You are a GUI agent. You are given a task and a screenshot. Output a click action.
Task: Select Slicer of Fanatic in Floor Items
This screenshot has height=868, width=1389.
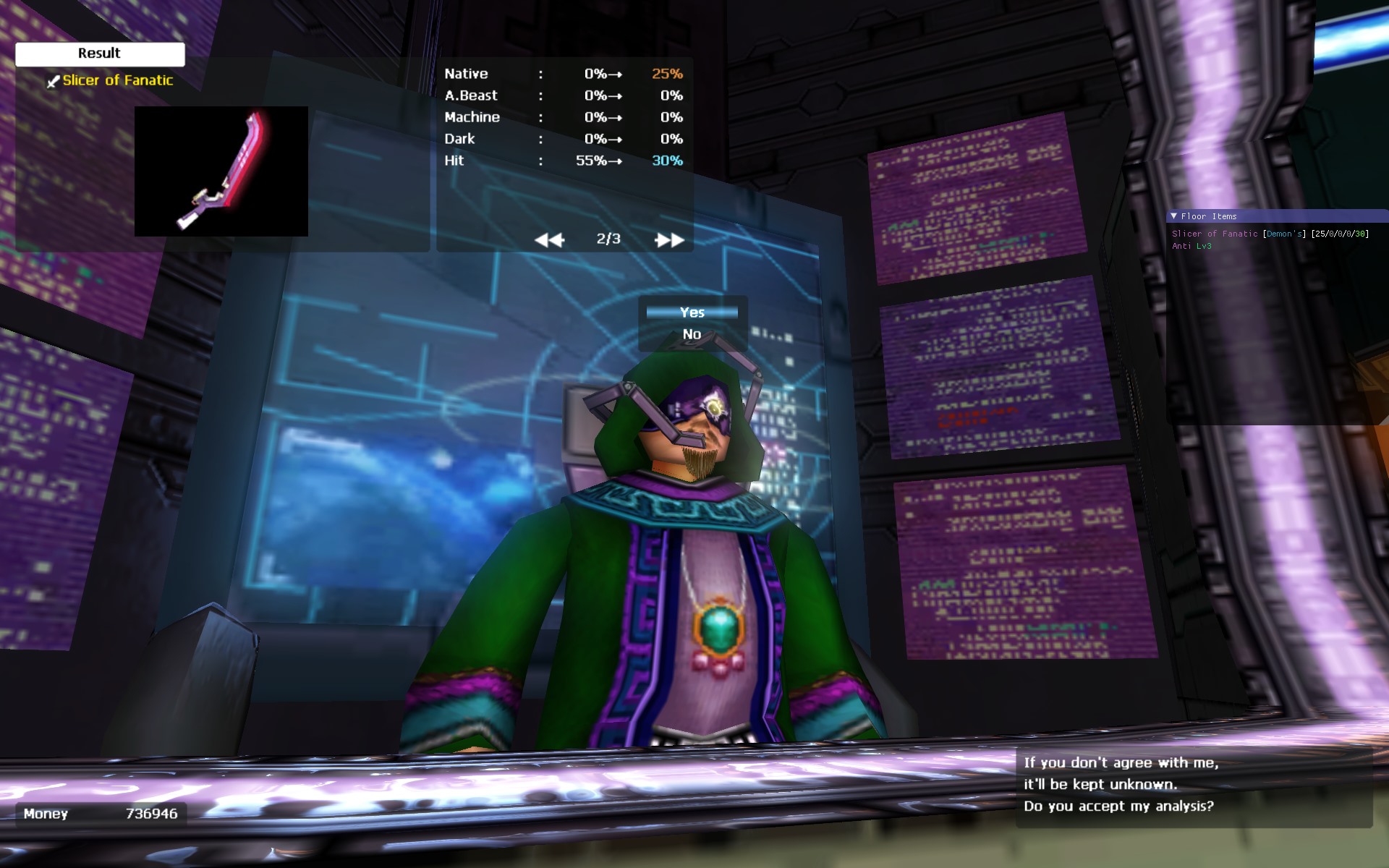point(1215,234)
